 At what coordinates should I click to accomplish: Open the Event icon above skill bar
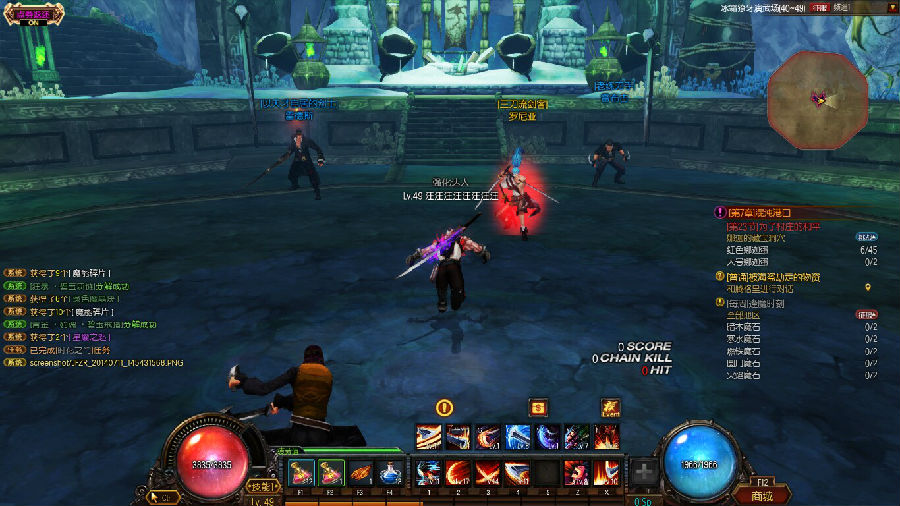click(x=610, y=407)
